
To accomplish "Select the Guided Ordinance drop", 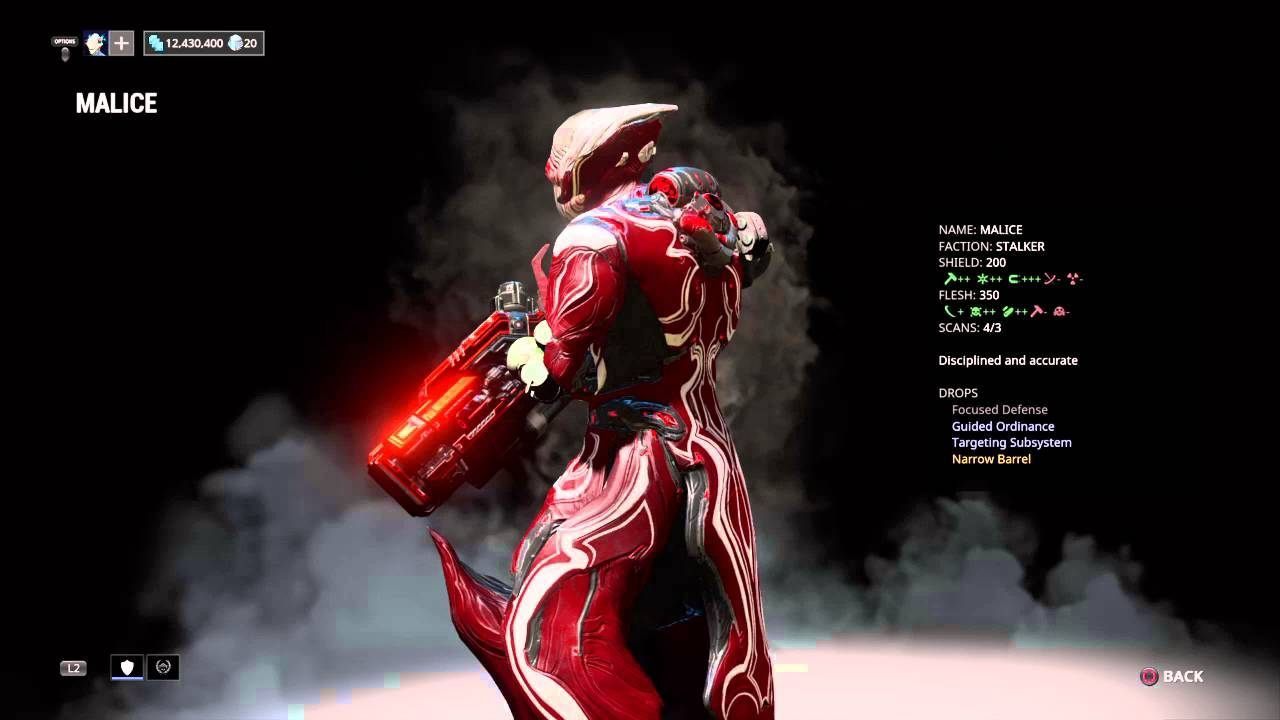I will pos(1002,426).
